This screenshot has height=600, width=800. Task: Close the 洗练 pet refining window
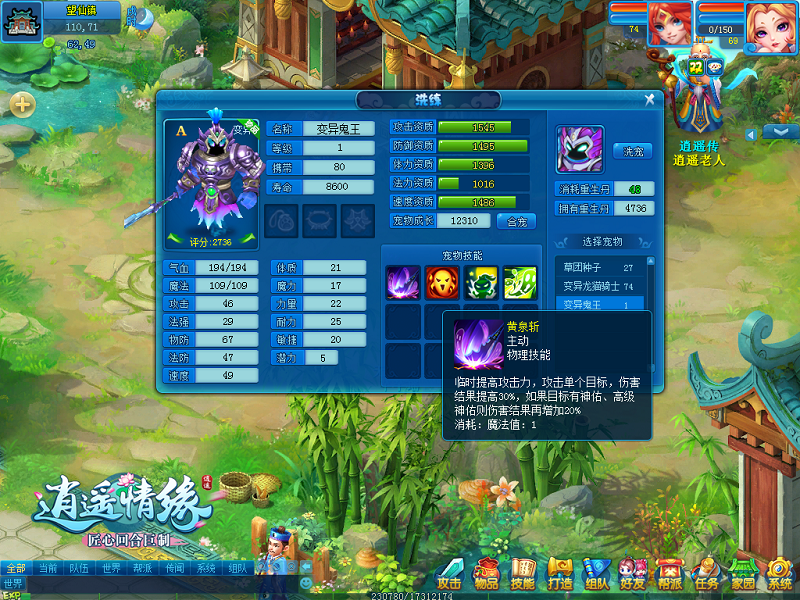(x=650, y=99)
